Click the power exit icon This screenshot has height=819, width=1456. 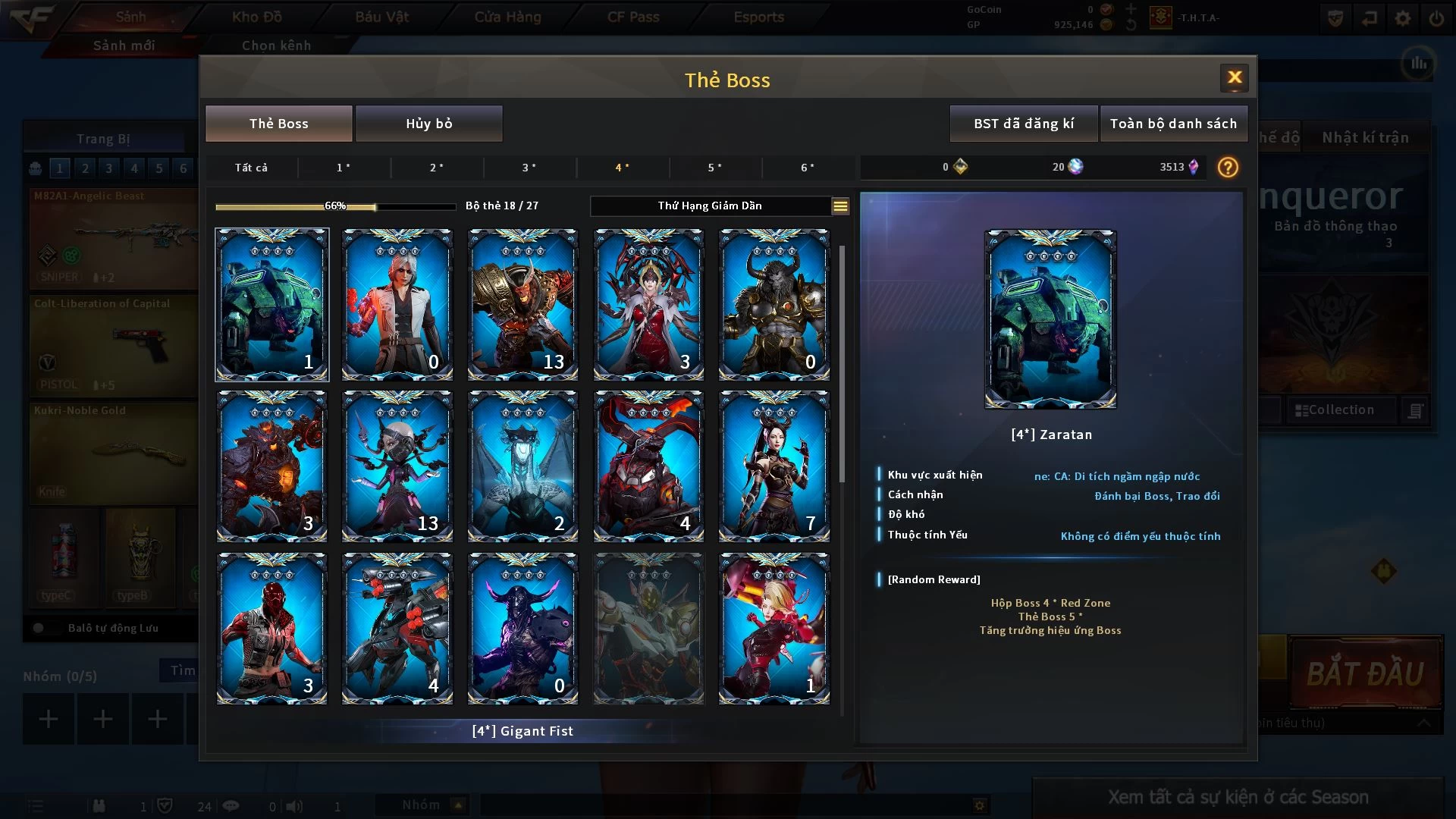point(1436,18)
